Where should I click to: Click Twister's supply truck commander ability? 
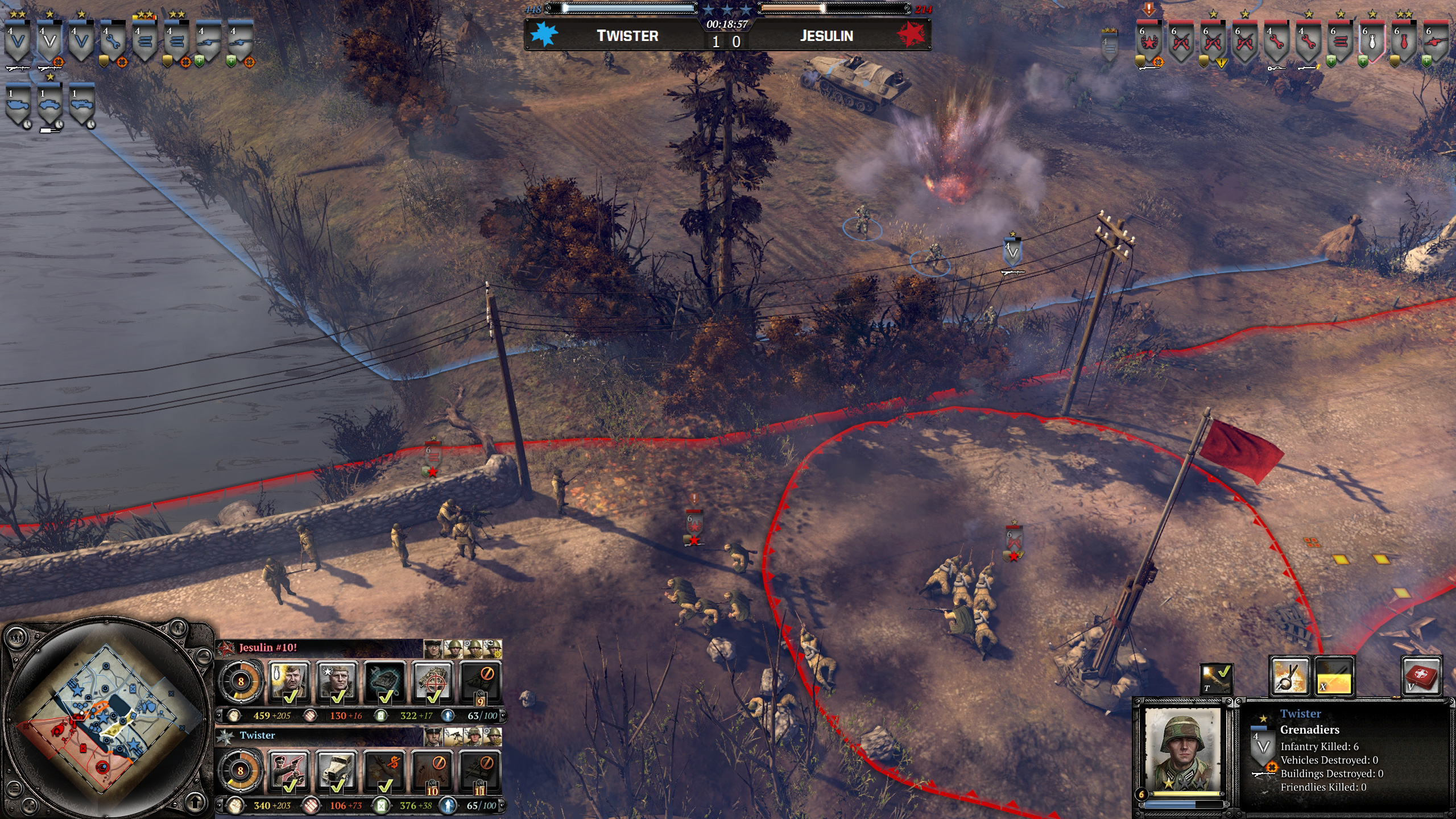click(337, 771)
